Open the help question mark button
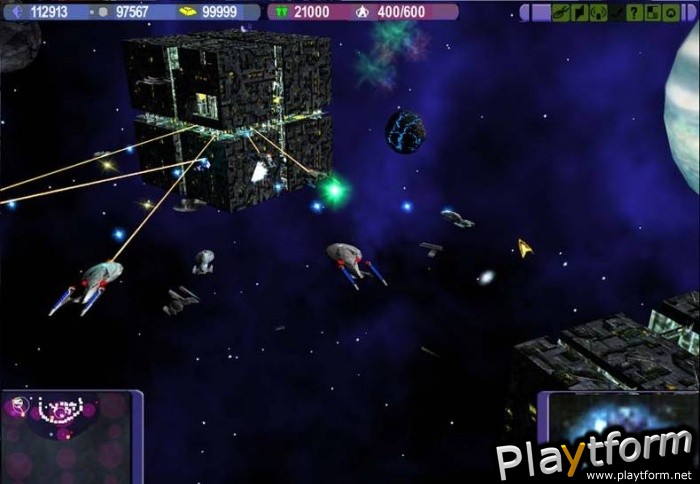This screenshot has height=484, width=700. (634, 13)
